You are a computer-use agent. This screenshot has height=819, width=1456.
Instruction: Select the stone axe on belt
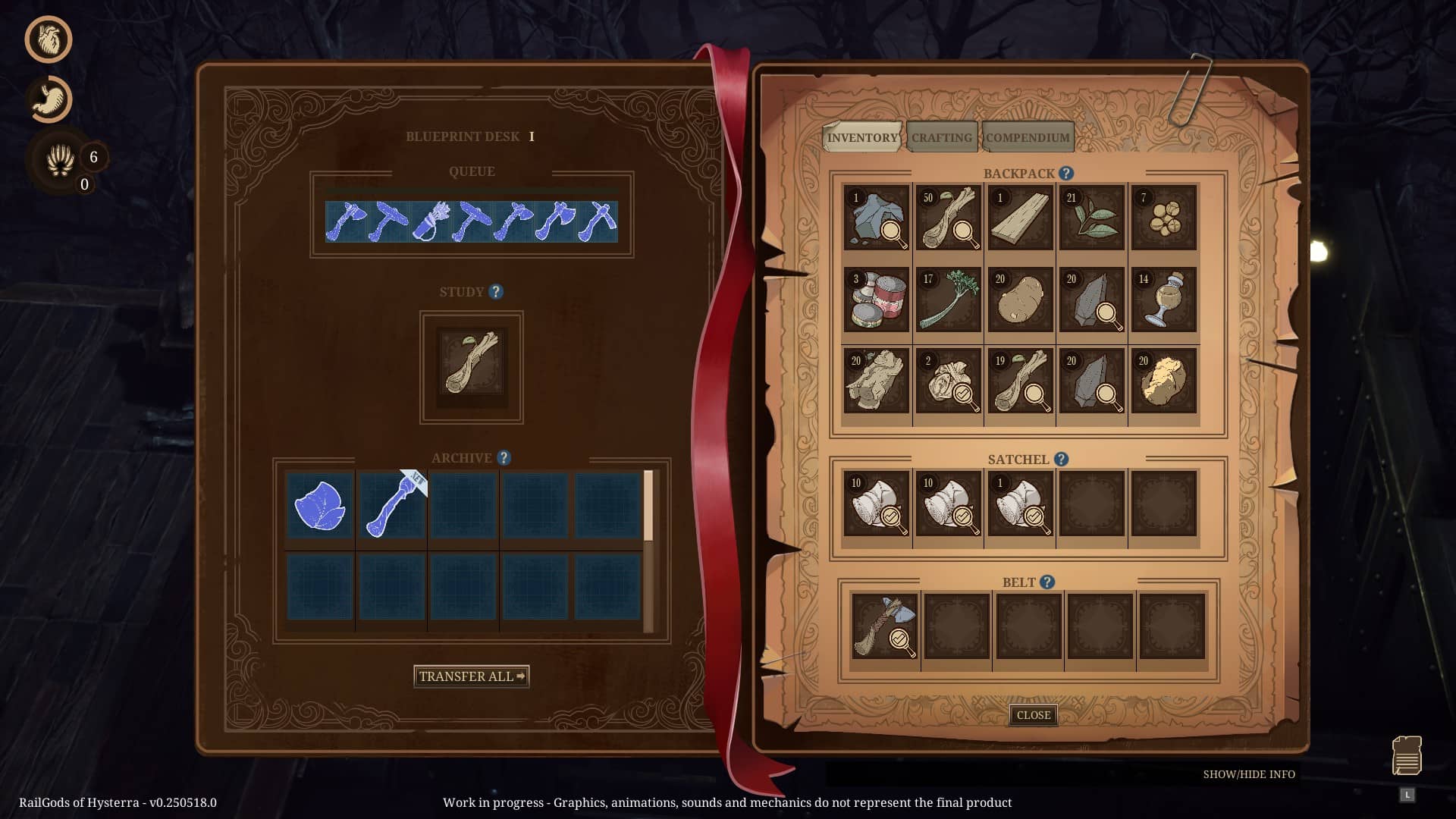tap(884, 626)
